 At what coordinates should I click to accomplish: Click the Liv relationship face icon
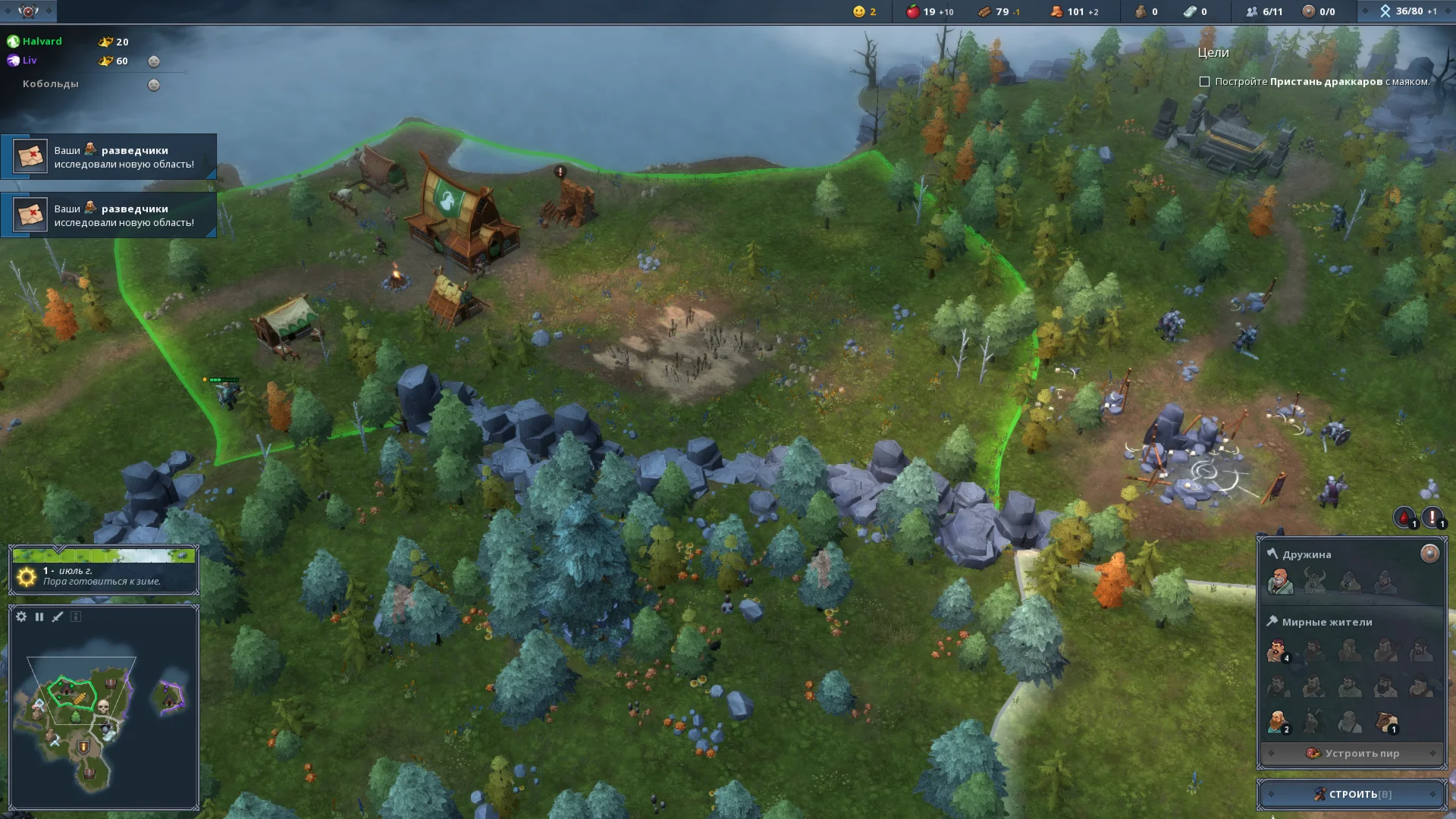(x=154, y=61)
